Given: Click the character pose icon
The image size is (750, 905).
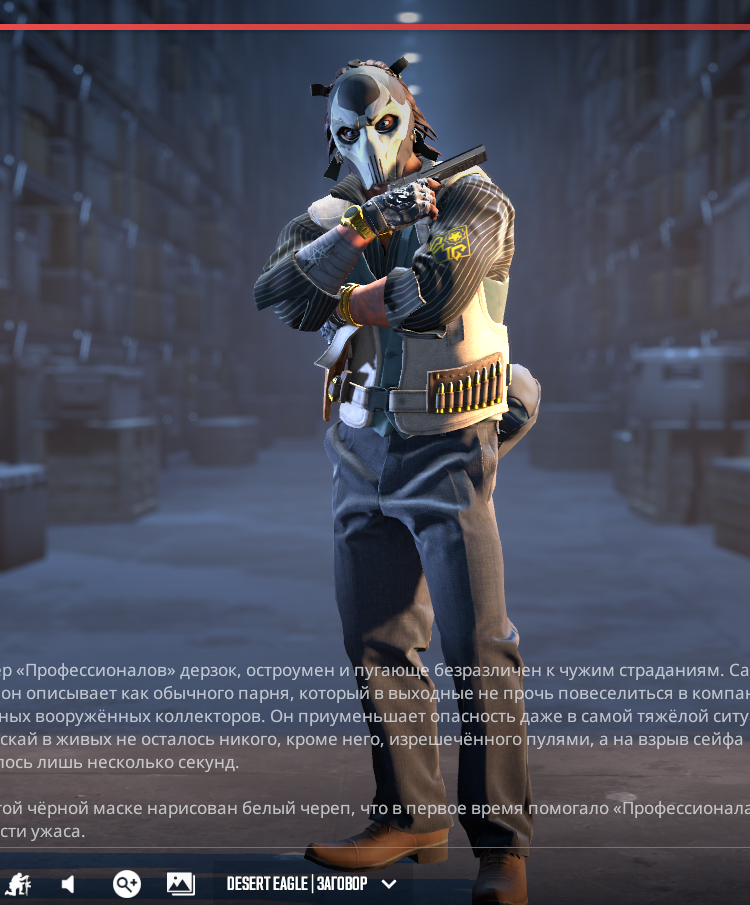Looking at the screenshot, I should click(x=18, y=884).
